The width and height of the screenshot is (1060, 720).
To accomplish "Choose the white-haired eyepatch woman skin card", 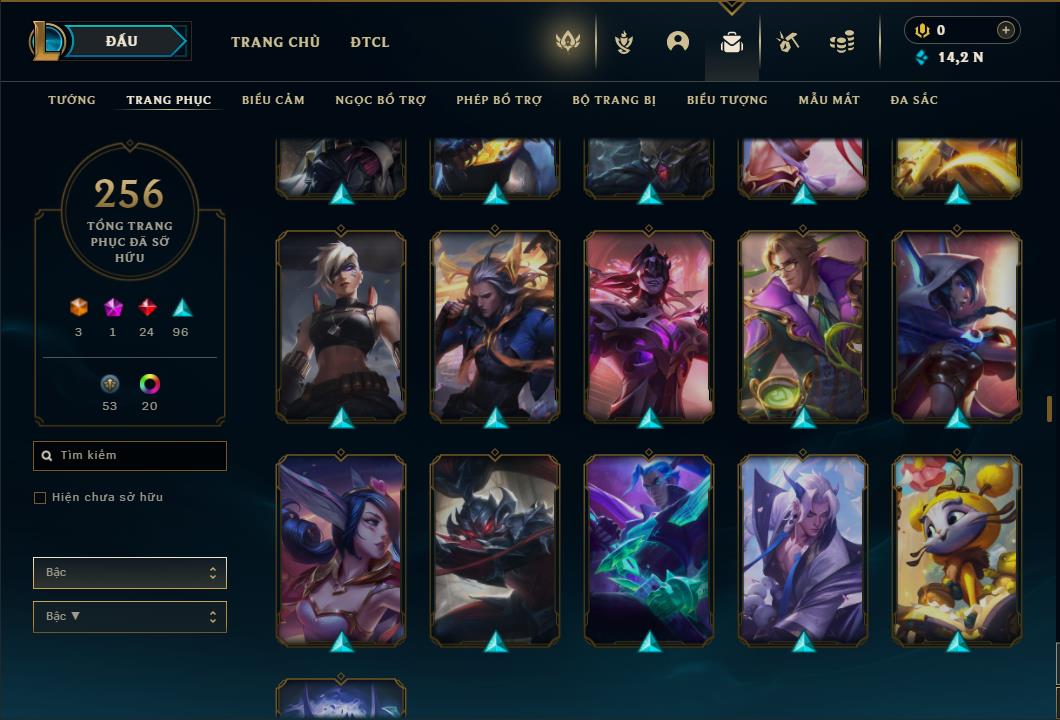I will pyautogui.click(x=341, y=325).
